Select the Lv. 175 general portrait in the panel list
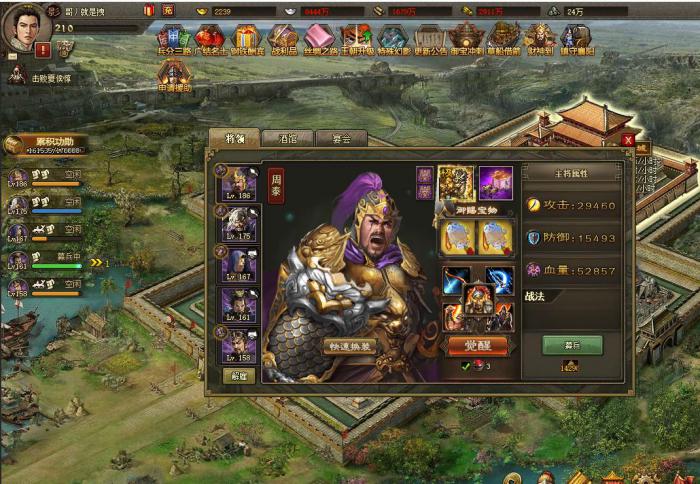 click(x=239, y=224)
